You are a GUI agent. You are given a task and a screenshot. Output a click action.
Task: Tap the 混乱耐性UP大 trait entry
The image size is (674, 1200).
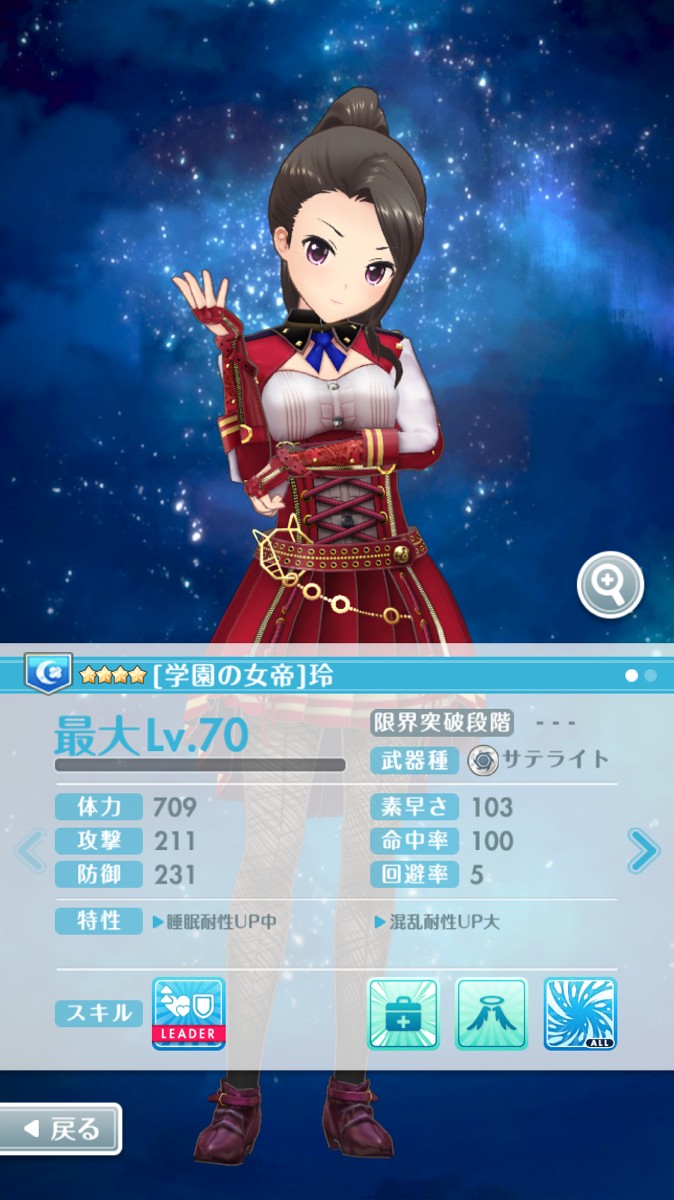coord(437,922)
